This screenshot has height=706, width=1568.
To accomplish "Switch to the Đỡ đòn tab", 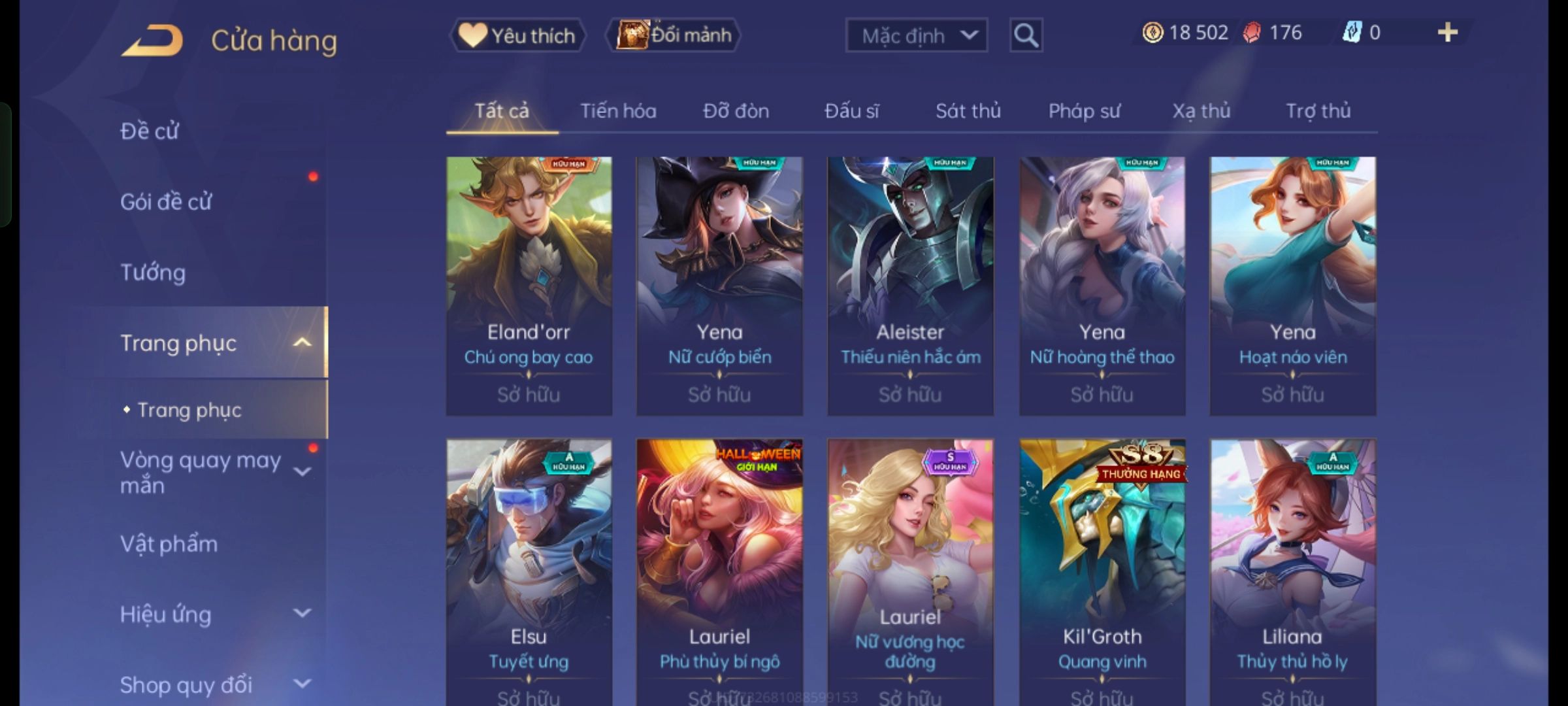I will coord(736,111).
